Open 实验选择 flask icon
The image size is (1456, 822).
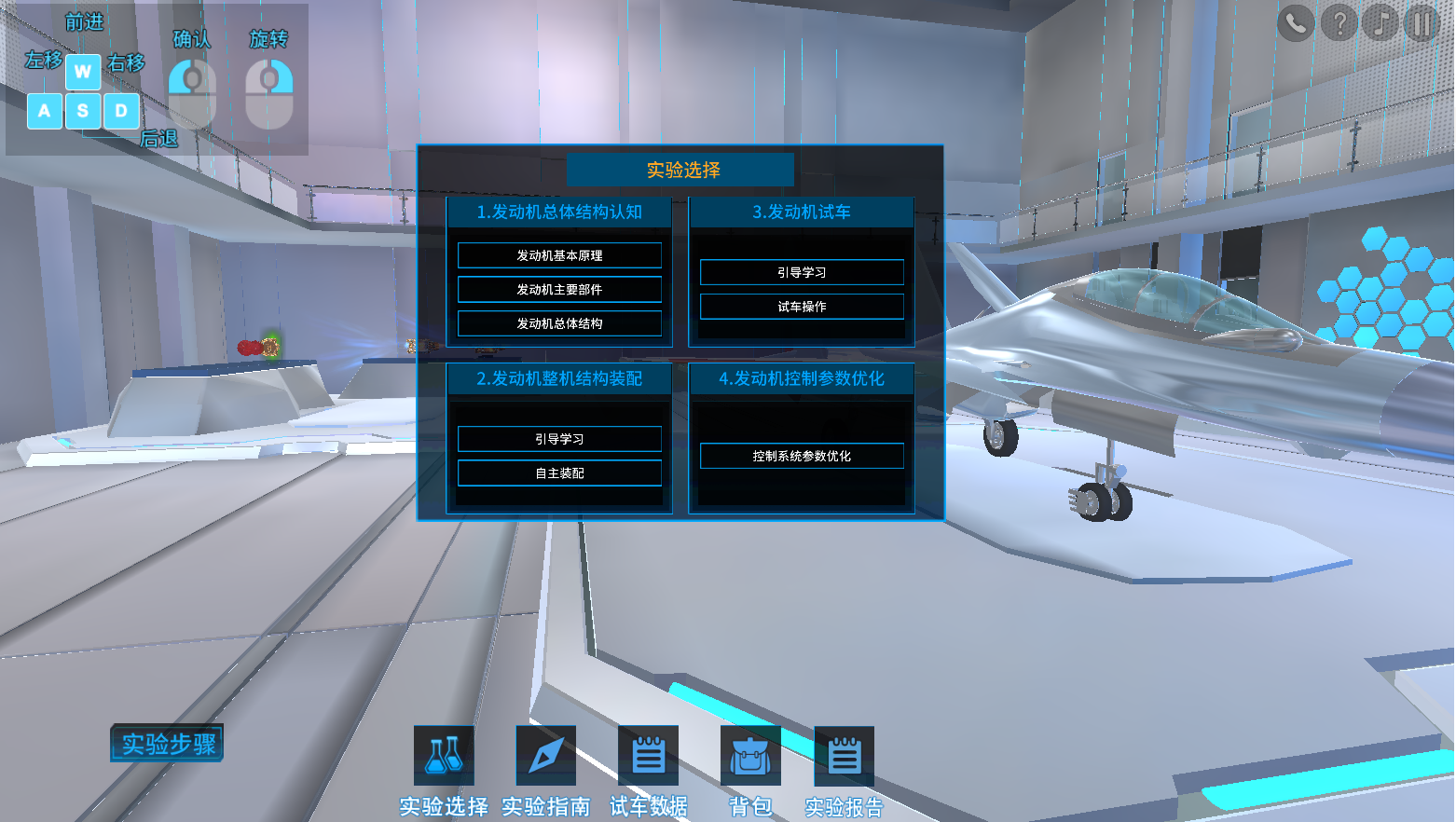[444, 756]
